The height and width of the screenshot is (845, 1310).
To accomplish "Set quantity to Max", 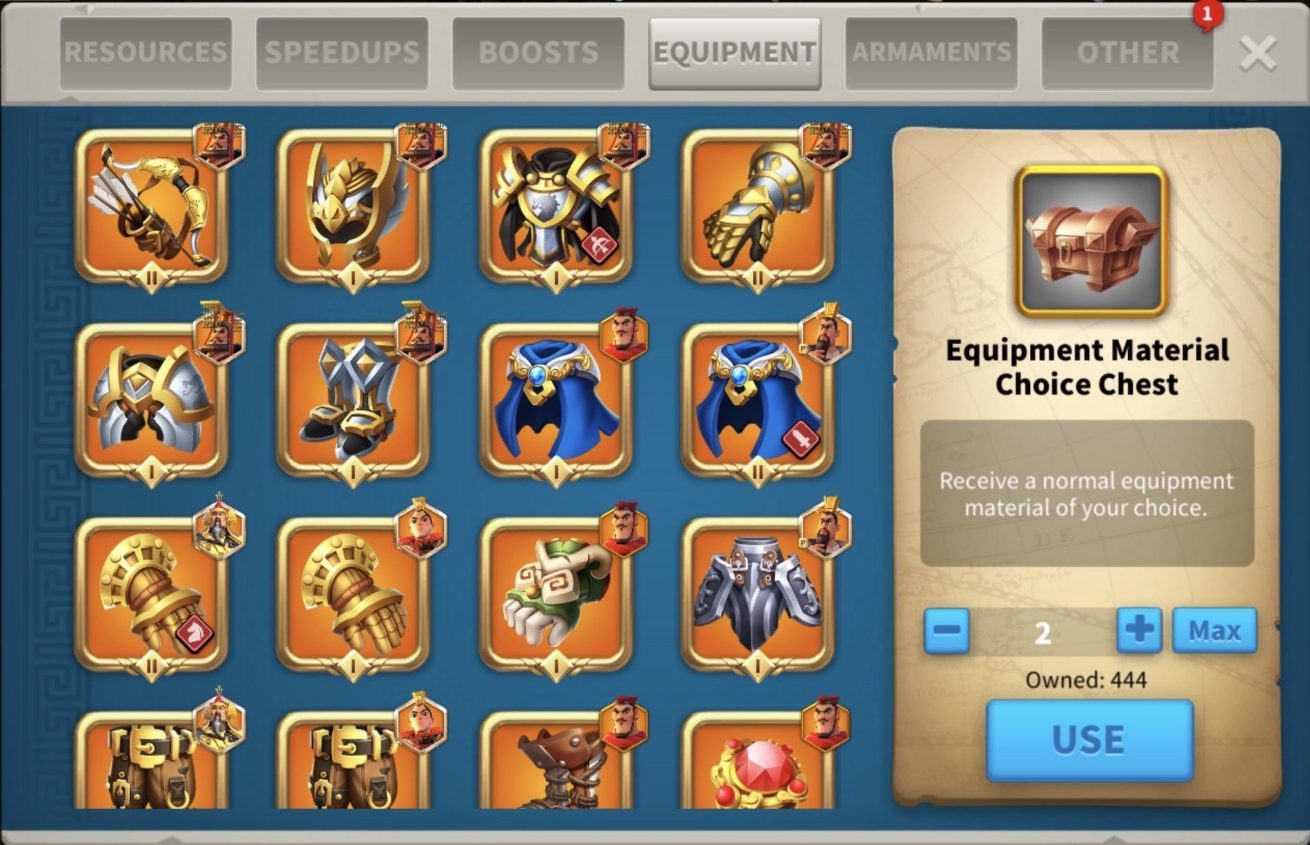I will [1214, 631].
